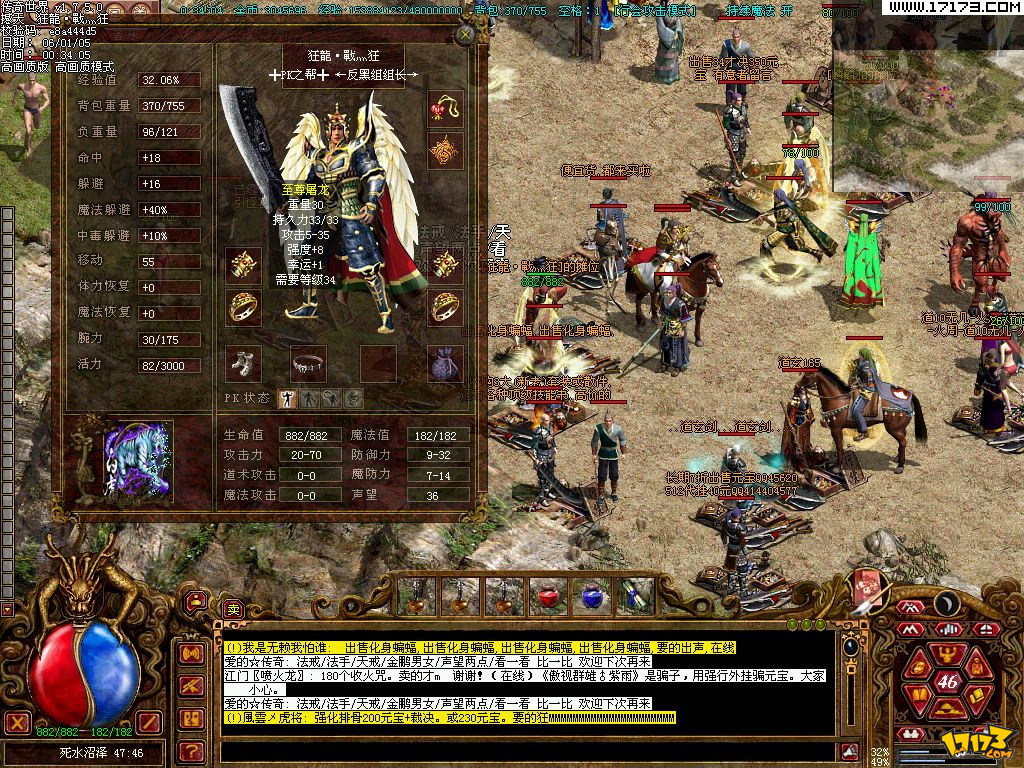1024x768 pixels.
Task: Select the belt equipment slot
Action: pyautogui.click(x=308, y=364)
